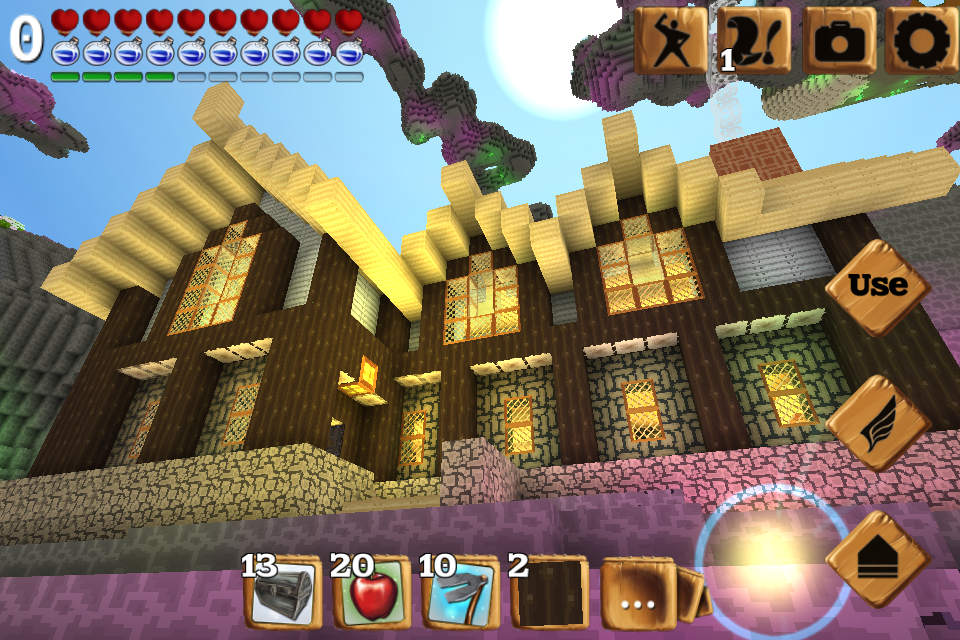Screen dimensions: 960x640
Task: Select the dark wood block slot
Action: coord(549,593)
